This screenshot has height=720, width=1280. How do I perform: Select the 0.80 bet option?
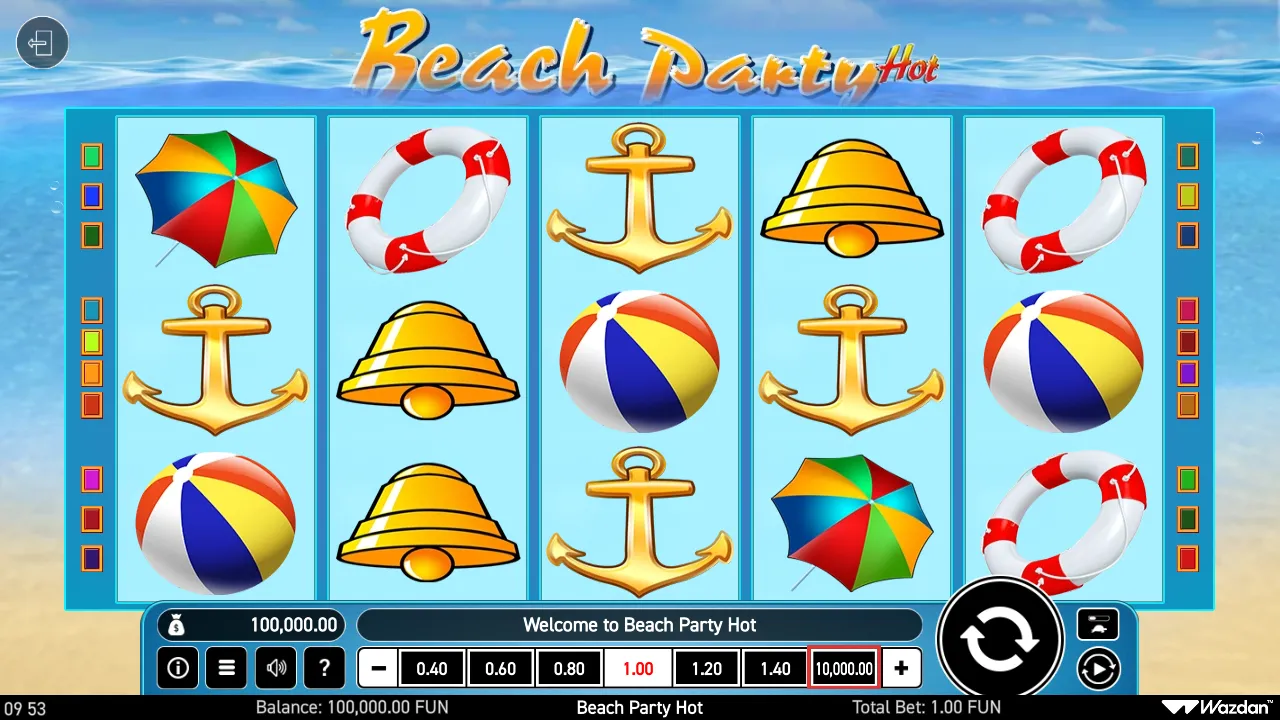[x=569, y=668]
